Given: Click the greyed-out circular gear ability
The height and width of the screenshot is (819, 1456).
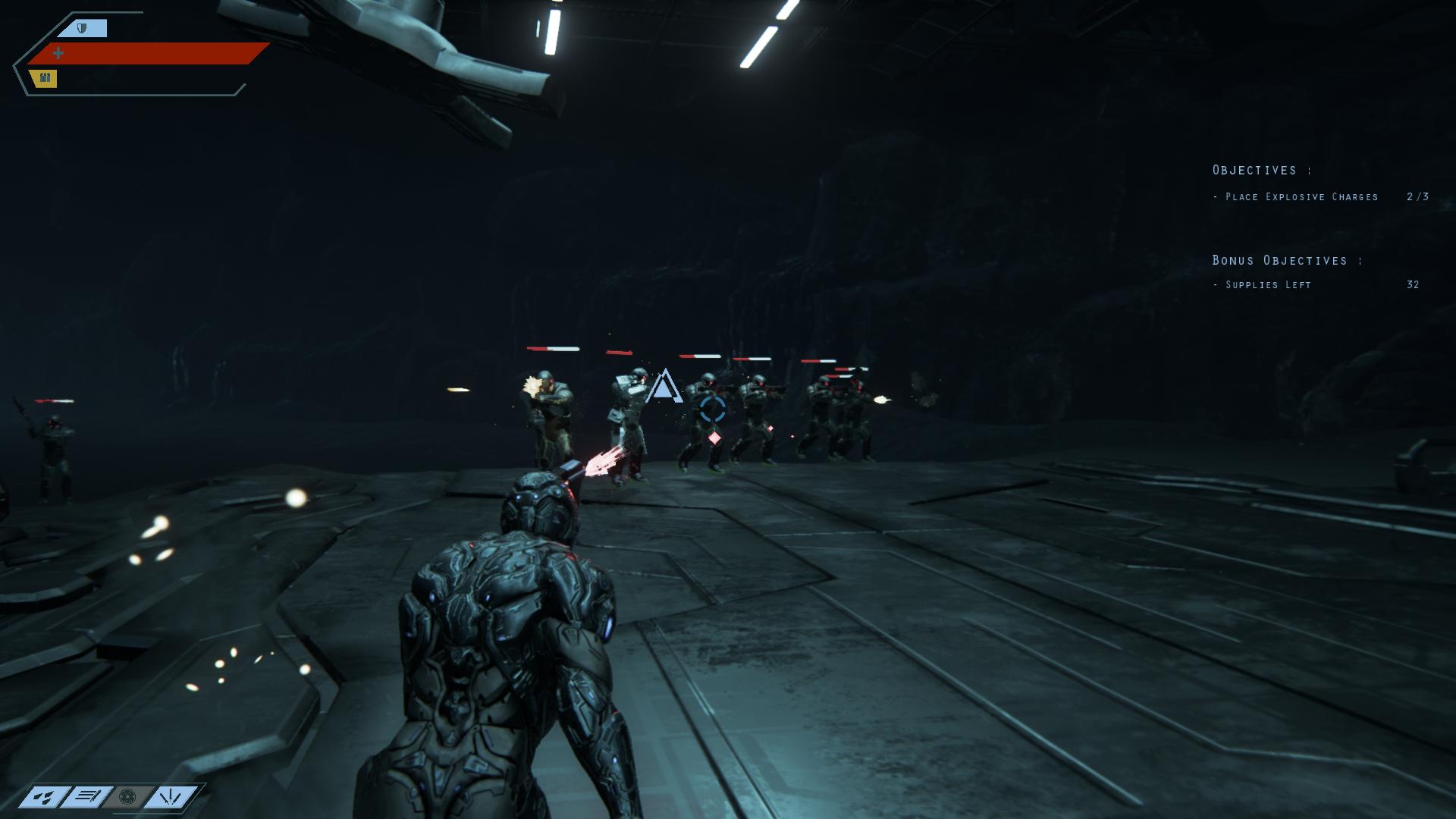Looking at the screenshot, I should 127,795.
